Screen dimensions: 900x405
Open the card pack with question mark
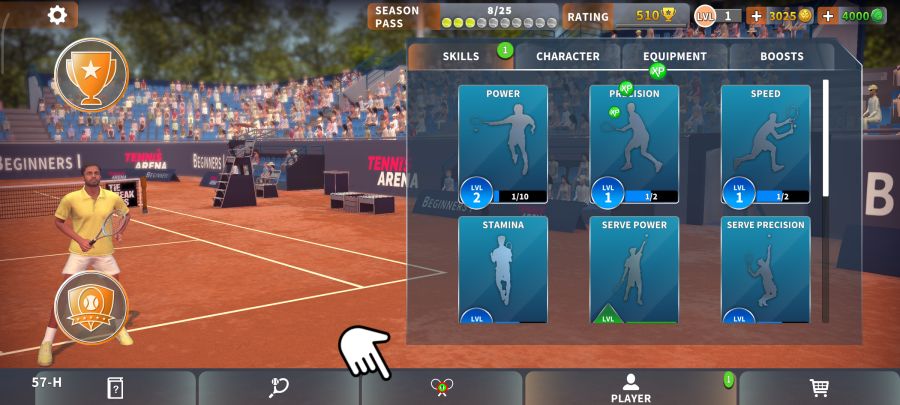pyautogui.click(x=115, y=388)
